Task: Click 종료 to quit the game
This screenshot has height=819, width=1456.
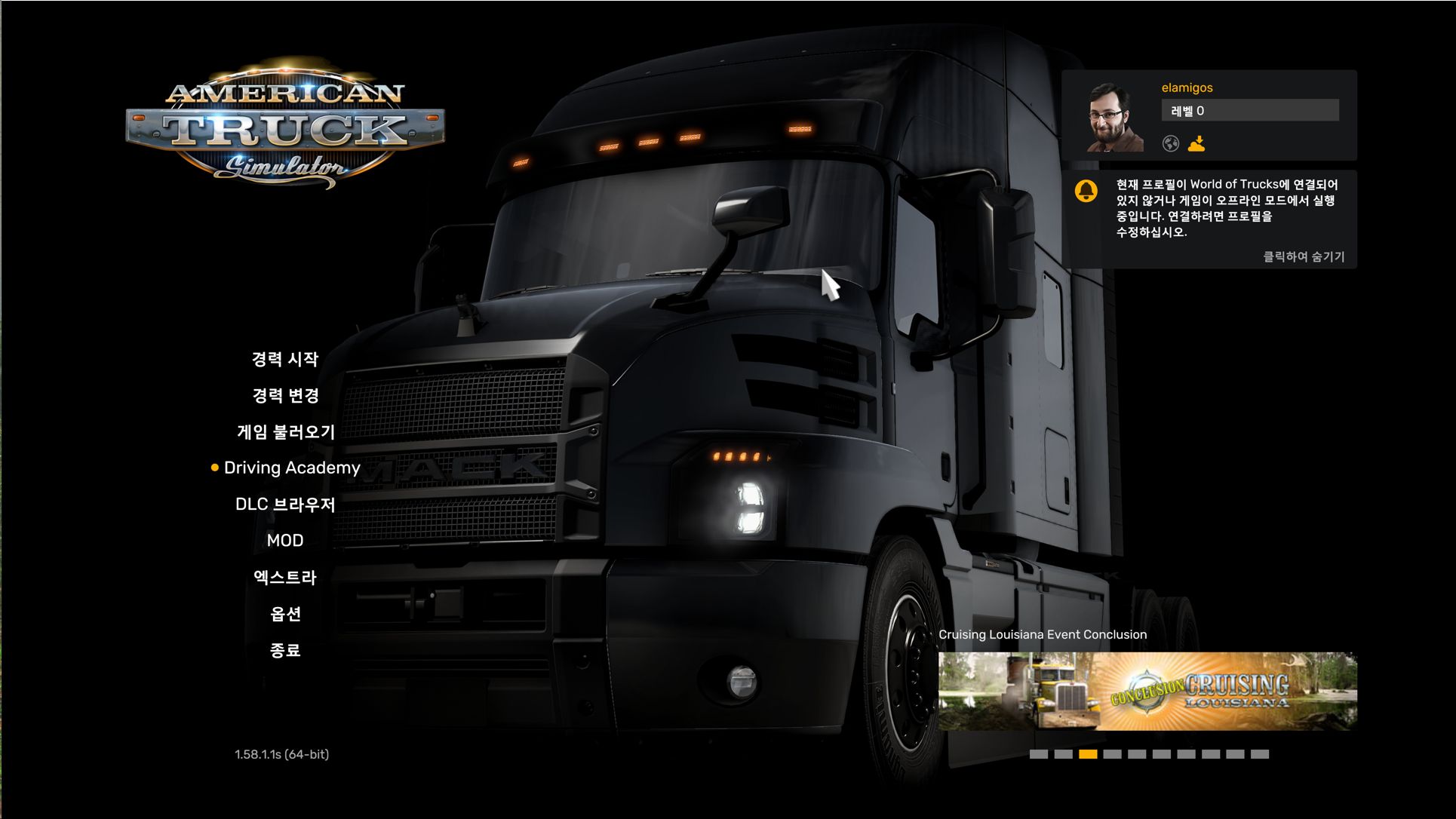Action: pos(285,650)
